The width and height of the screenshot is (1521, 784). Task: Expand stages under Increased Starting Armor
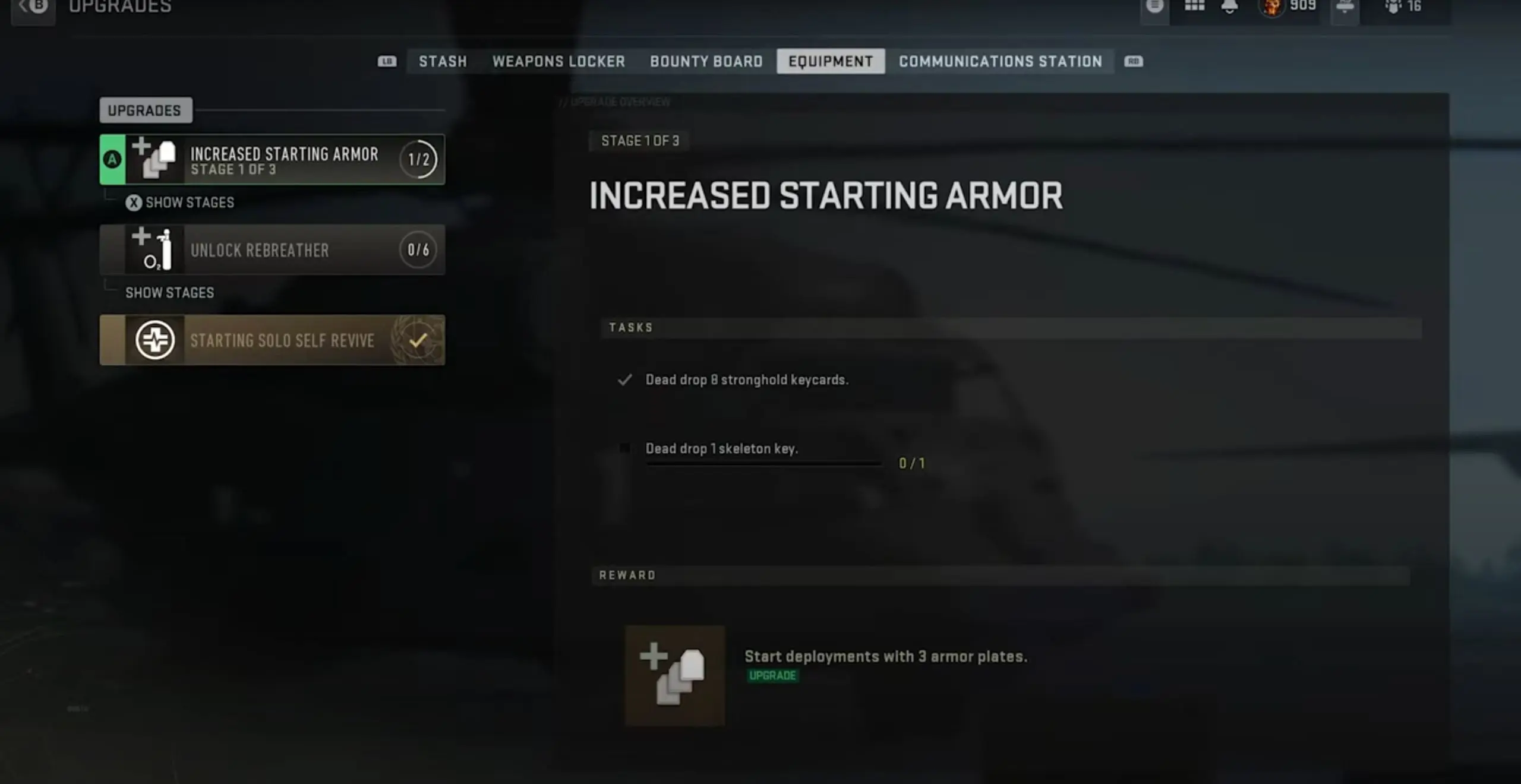[179, 203]
